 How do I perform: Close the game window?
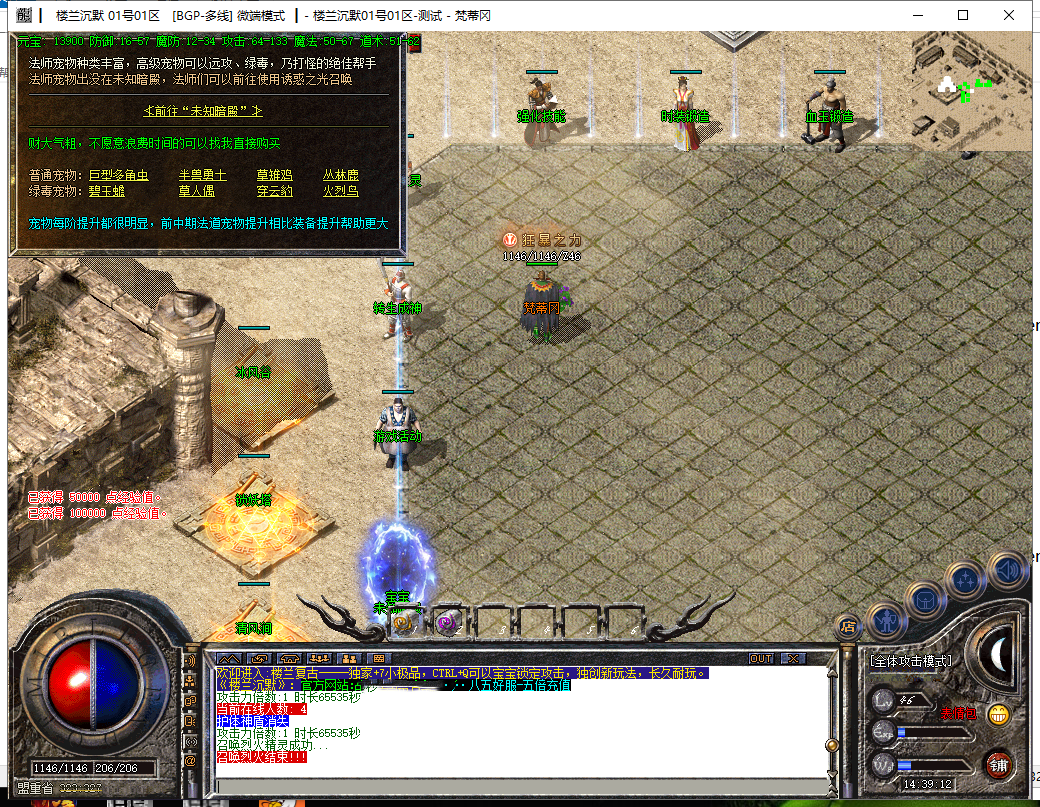click(1009, 15)
